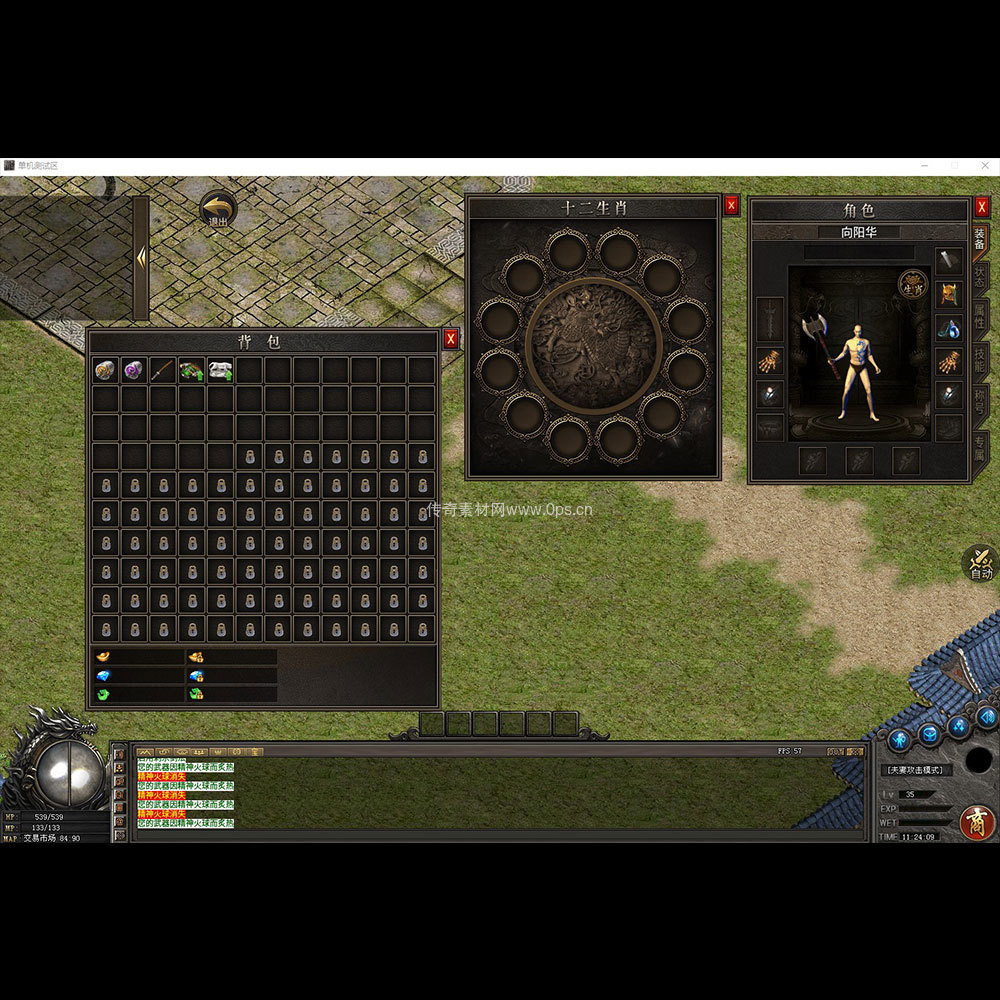Click the 退出 exit arrow button
Image resolution: width=1000 pixels, height=1000 pixels.
coord(217,210)
